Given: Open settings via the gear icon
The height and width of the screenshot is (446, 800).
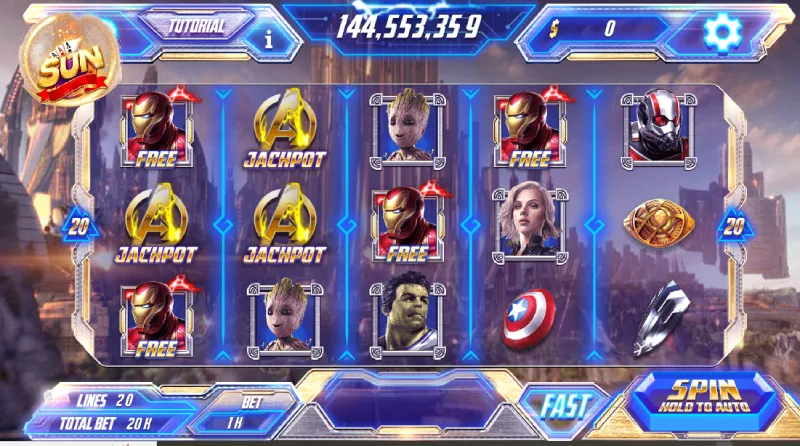Looking at the screenshot, I should pyautogui.click(x=720, y=32).
